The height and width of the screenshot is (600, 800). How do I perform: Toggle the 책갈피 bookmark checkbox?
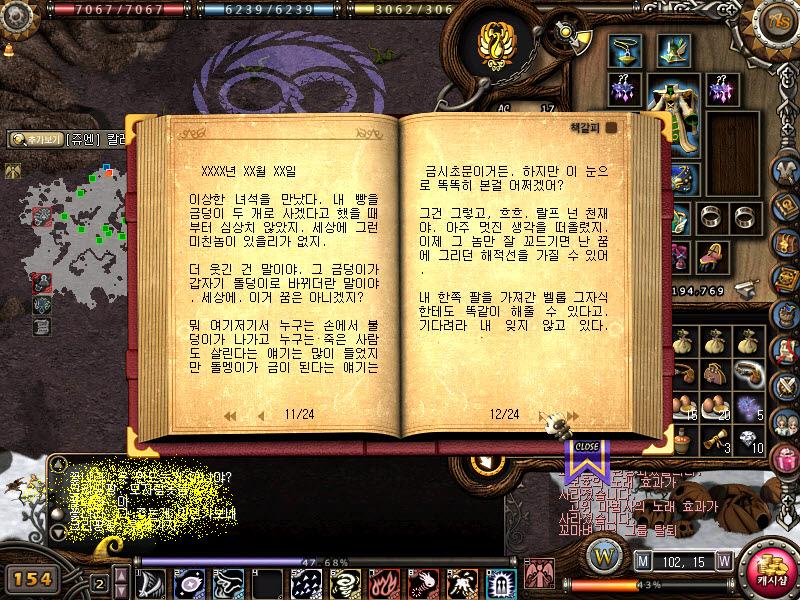click(611, 127)
